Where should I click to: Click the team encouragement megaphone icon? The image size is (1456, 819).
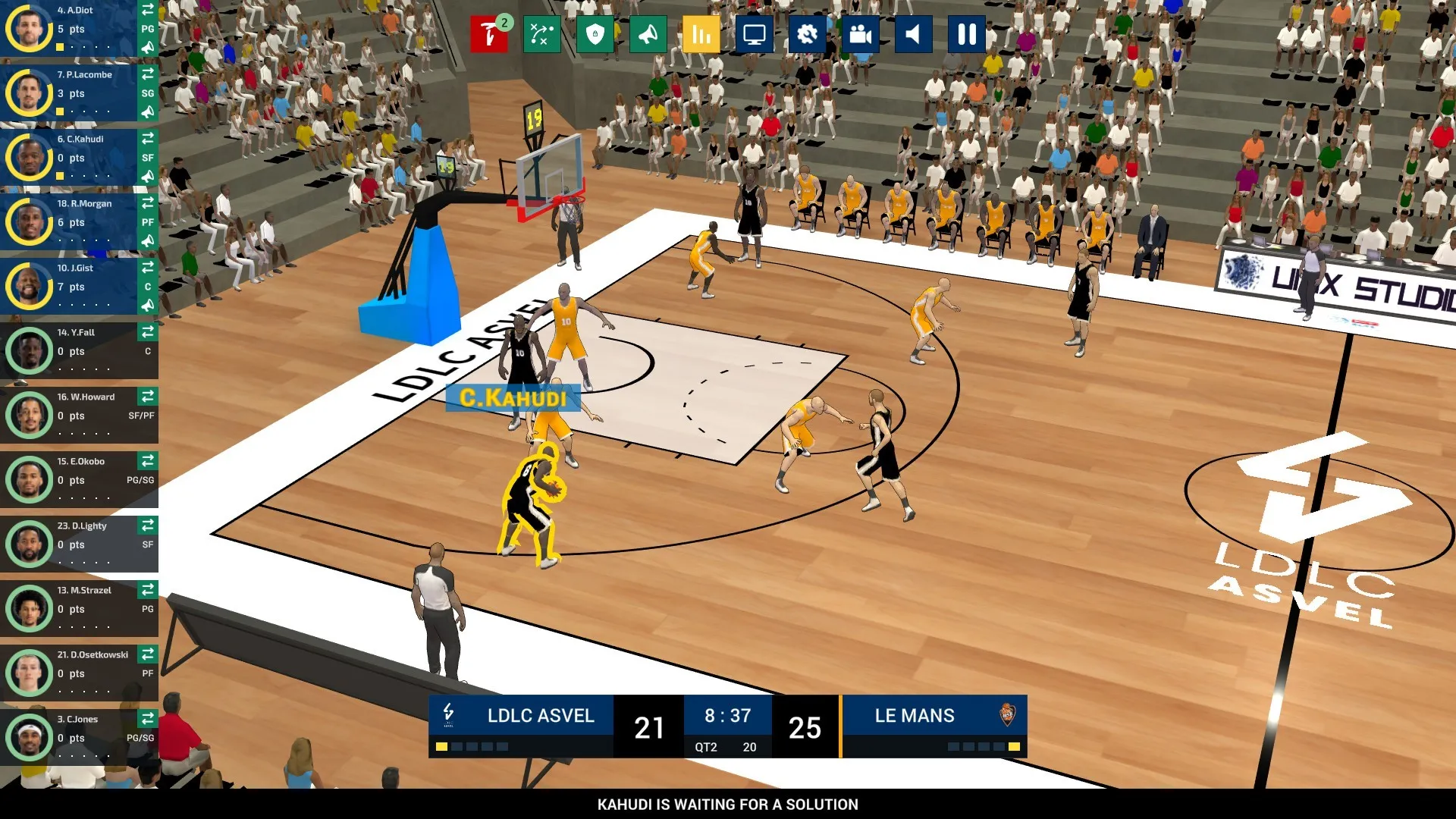click(x=648, y=33)
